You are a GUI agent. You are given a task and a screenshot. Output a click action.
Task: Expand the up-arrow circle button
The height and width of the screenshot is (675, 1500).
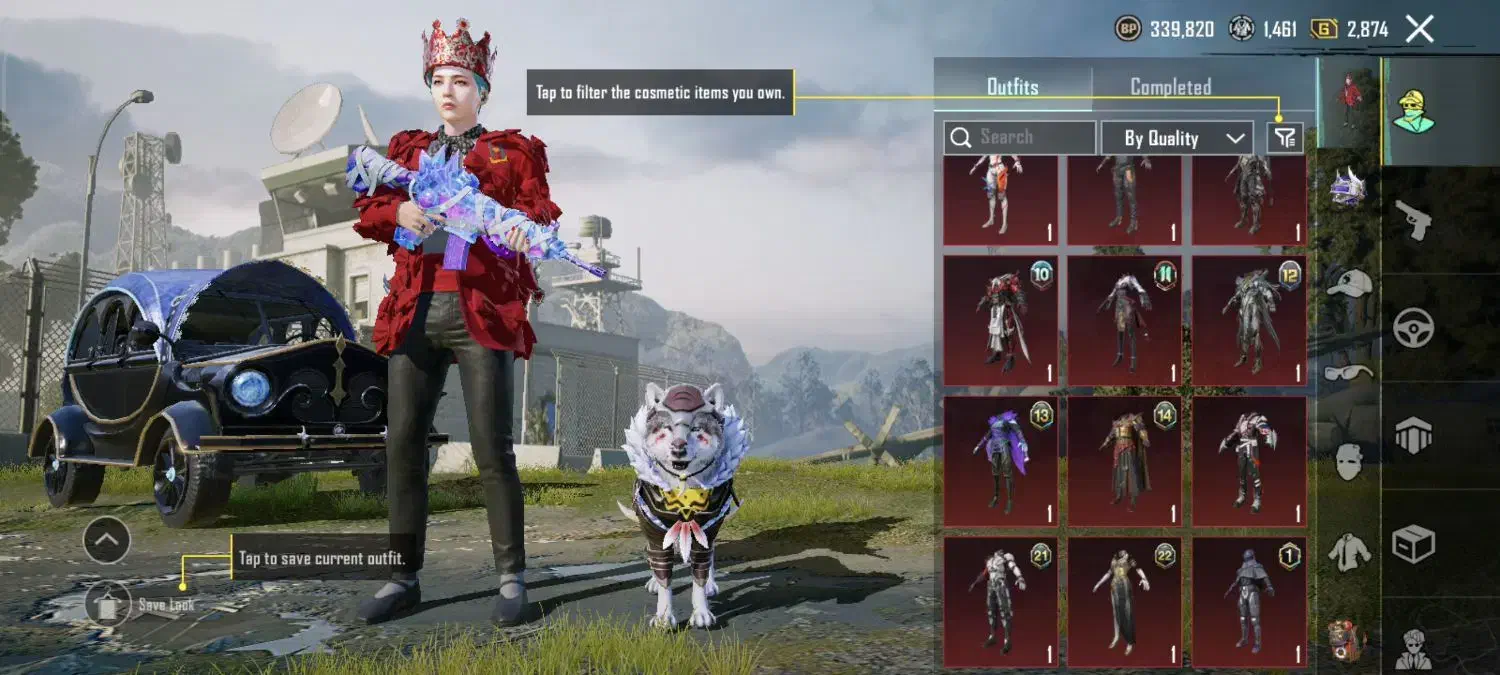point(106,541)
